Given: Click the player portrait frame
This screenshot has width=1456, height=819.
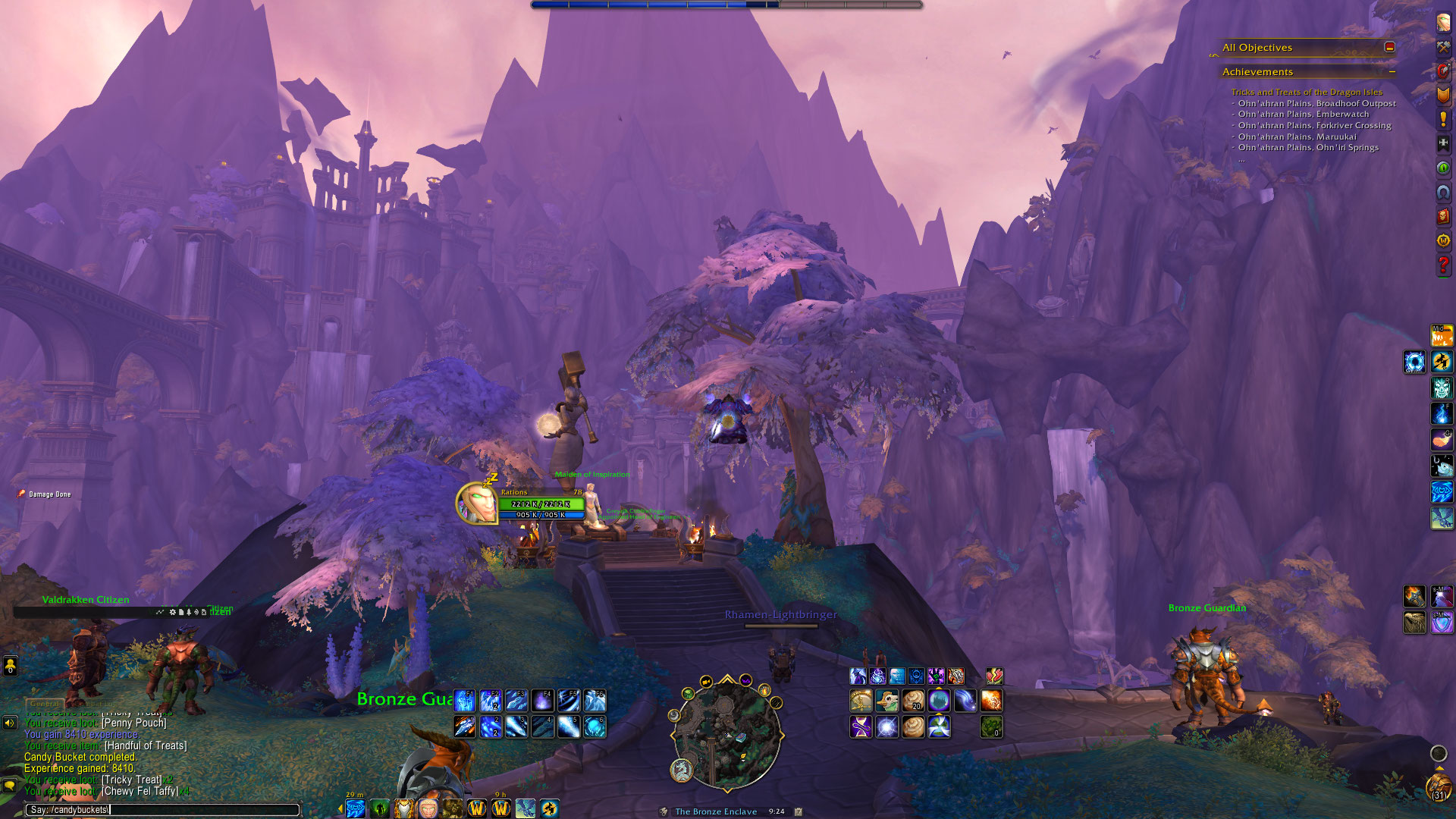Looking at the screenshot, I should [x=476, y=504].
